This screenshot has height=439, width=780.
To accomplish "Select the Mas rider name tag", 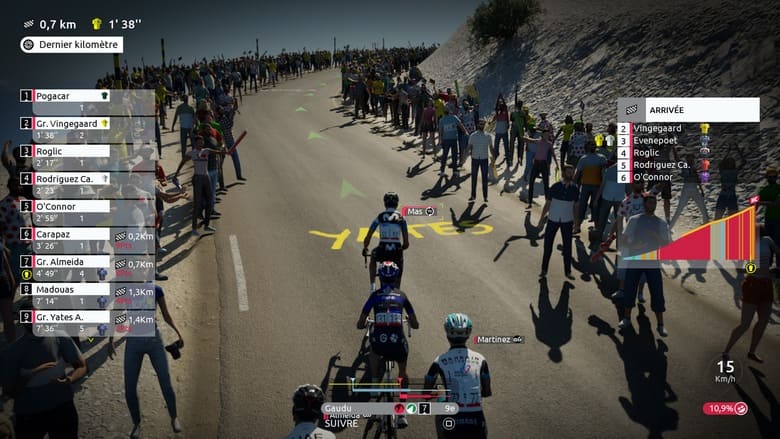I will (x=420, y=211).
